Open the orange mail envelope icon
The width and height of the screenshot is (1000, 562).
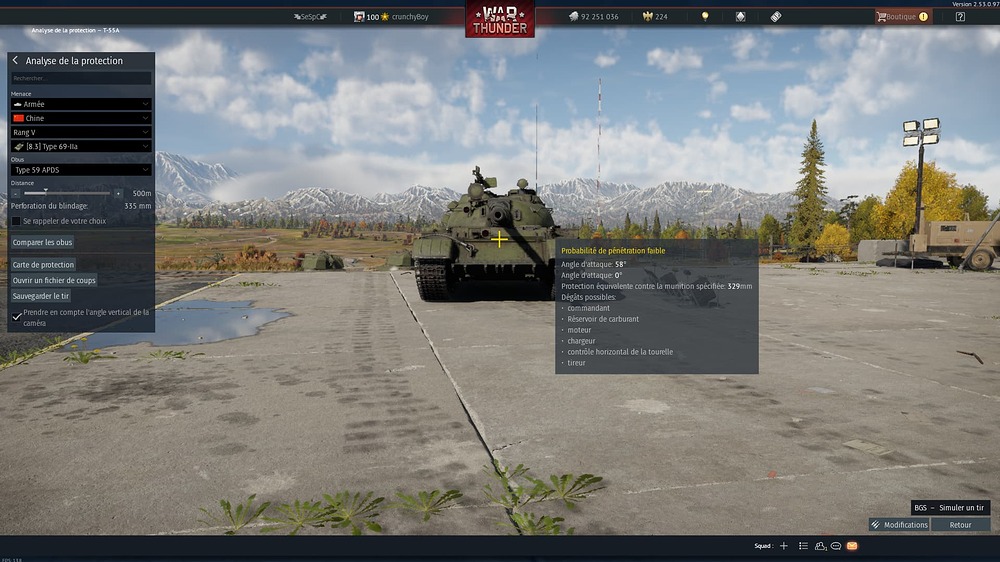tap(852, 546)
